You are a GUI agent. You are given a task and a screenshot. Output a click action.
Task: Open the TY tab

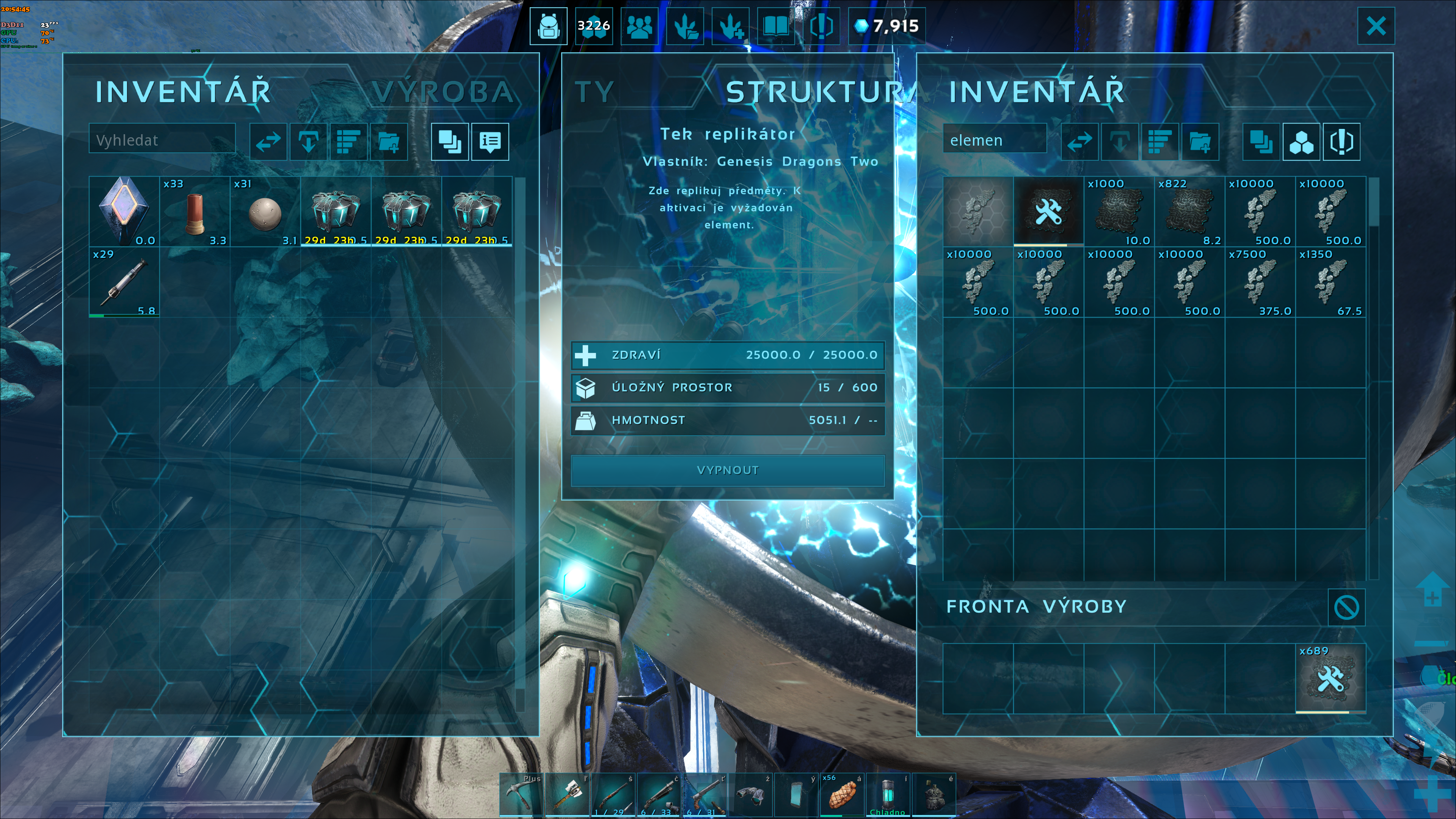pyautogui.click(x=595, y=92)
